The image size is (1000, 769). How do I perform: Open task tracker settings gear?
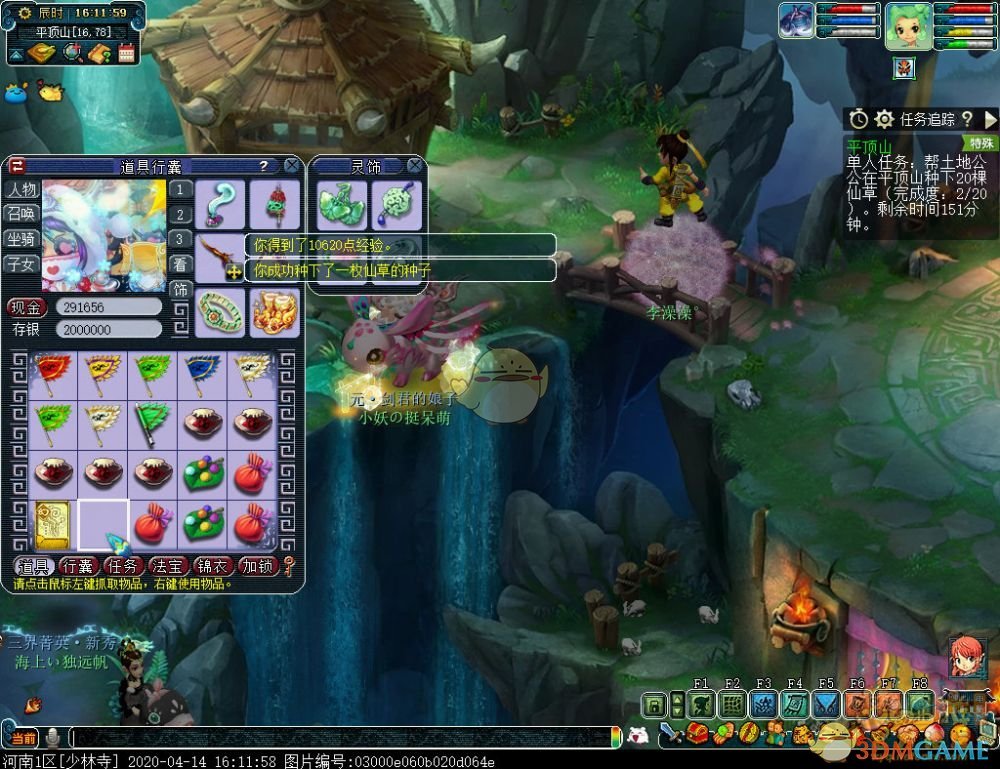pos(884,119)
